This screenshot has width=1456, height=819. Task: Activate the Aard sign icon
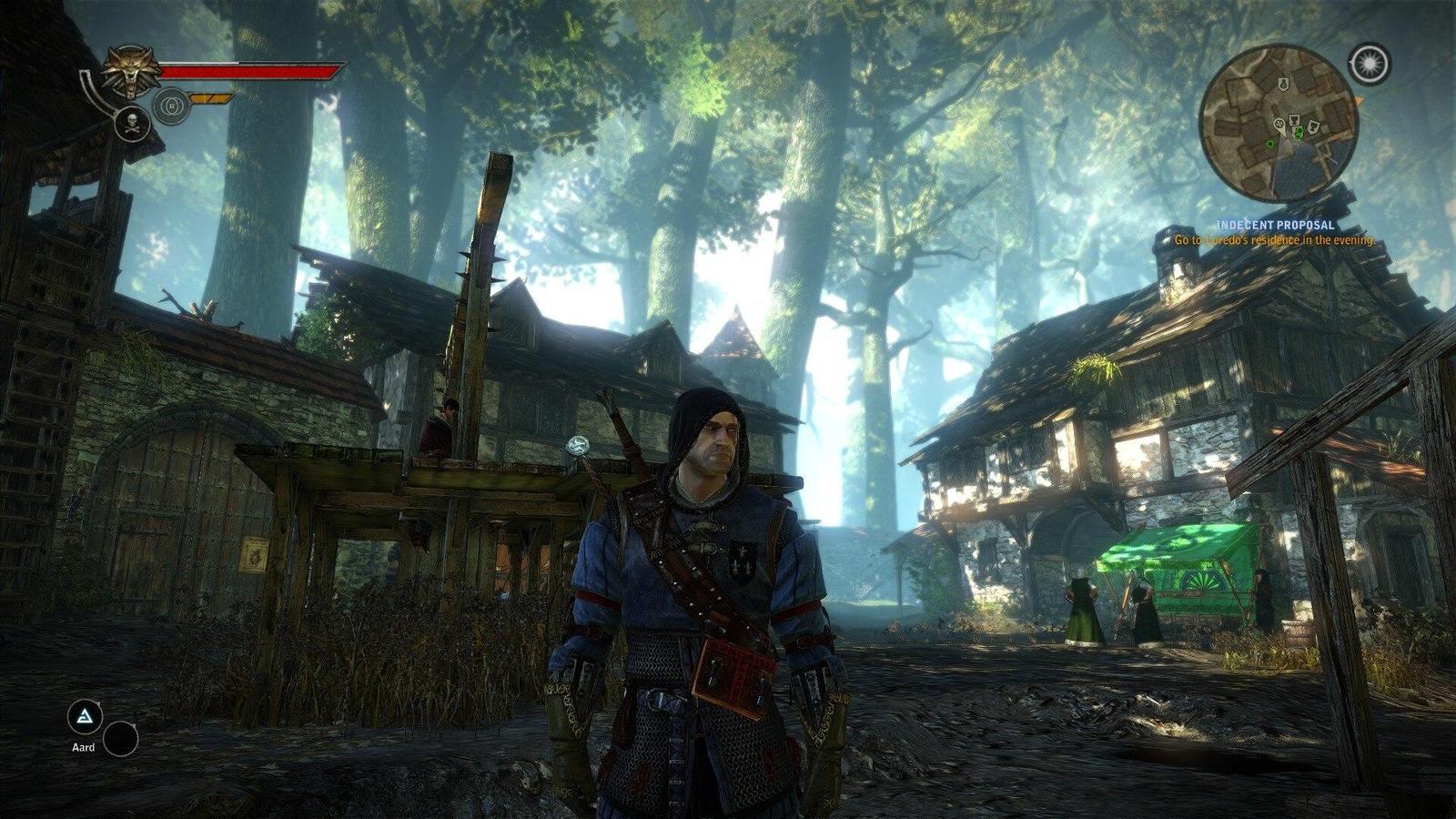(85, 717)
